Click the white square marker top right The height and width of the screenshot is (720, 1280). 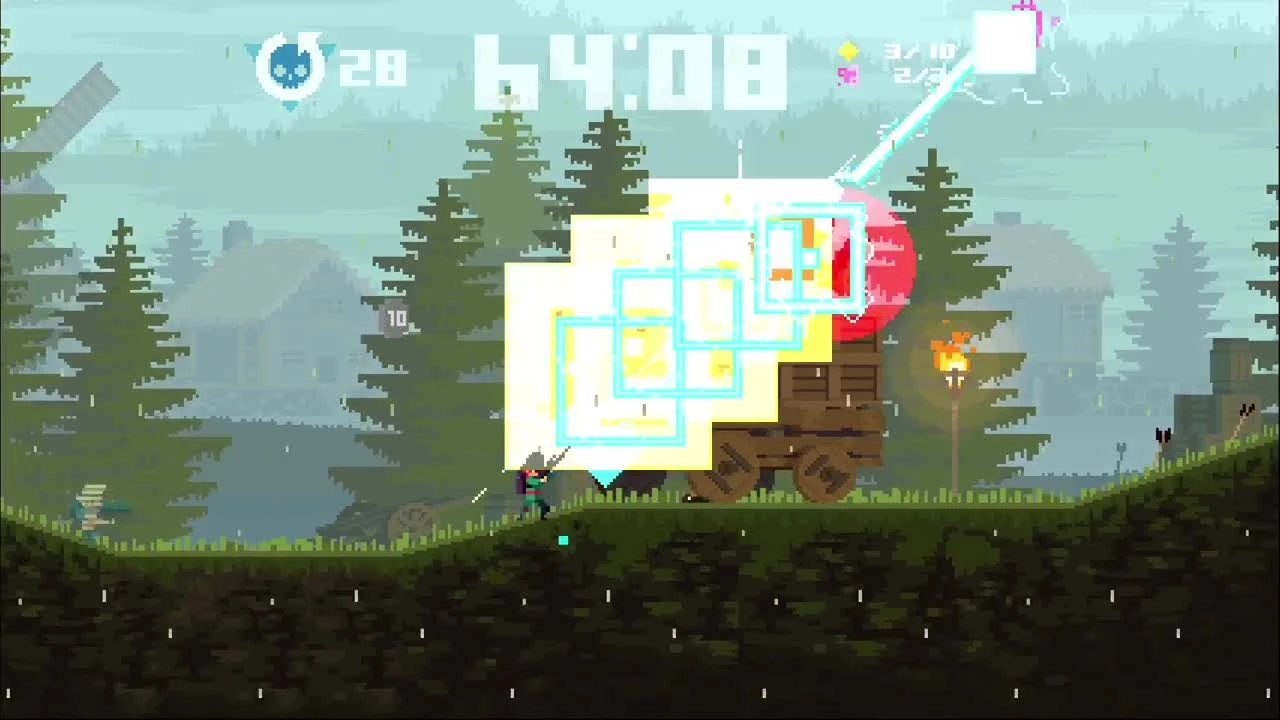(x=1005, y=40)
